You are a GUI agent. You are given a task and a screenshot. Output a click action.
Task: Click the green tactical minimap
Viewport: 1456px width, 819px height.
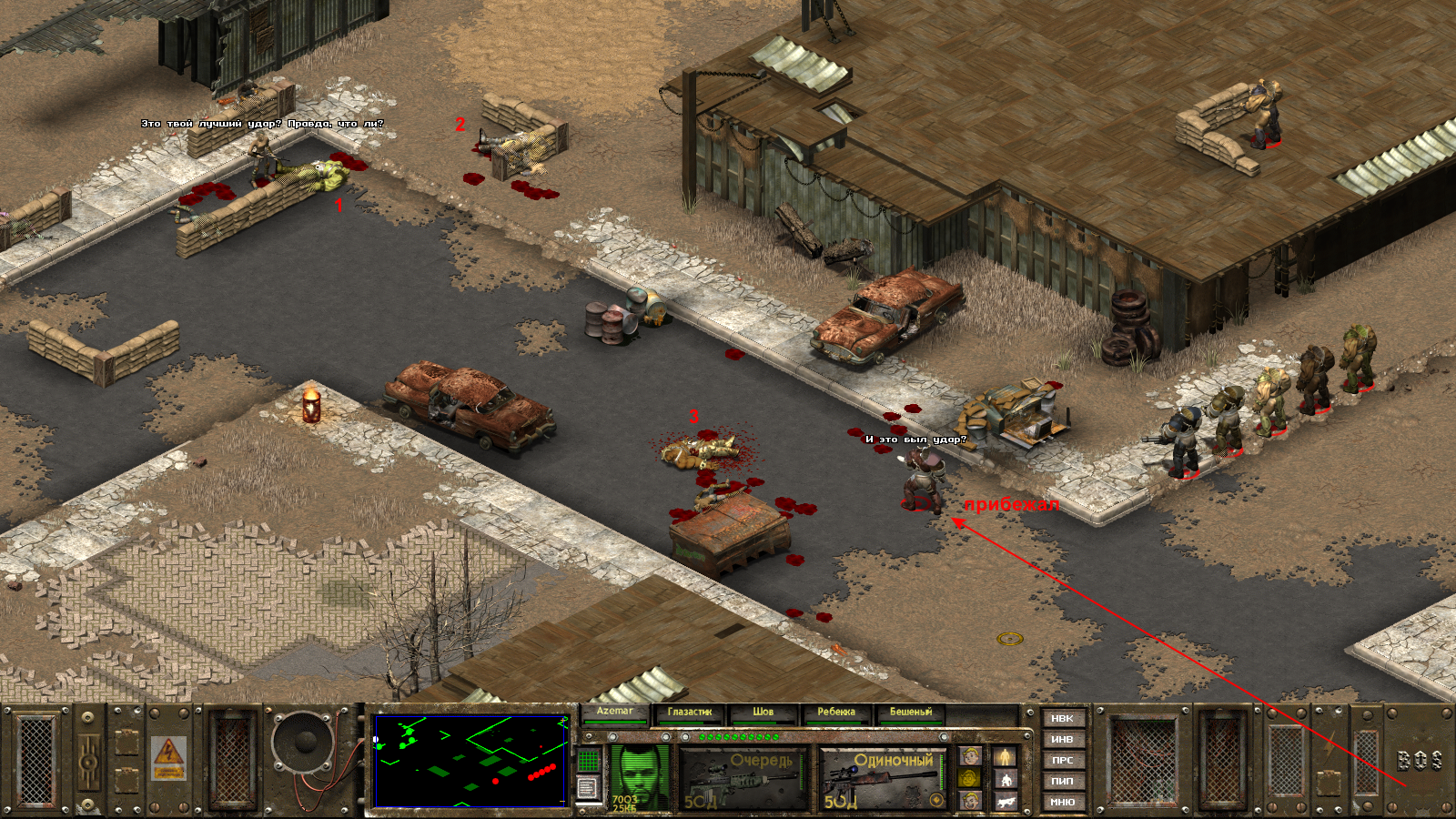[470, 761]
